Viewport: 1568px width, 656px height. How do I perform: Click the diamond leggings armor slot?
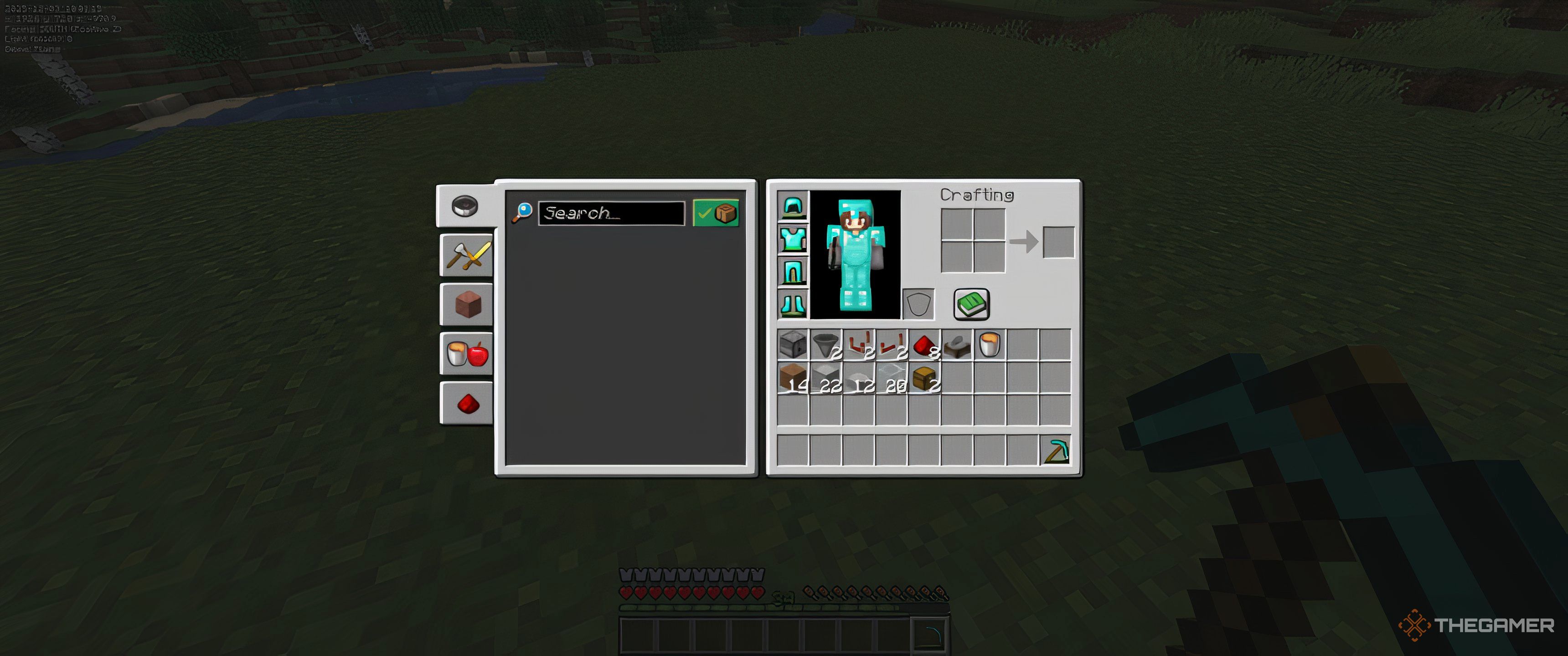point(793,271)
